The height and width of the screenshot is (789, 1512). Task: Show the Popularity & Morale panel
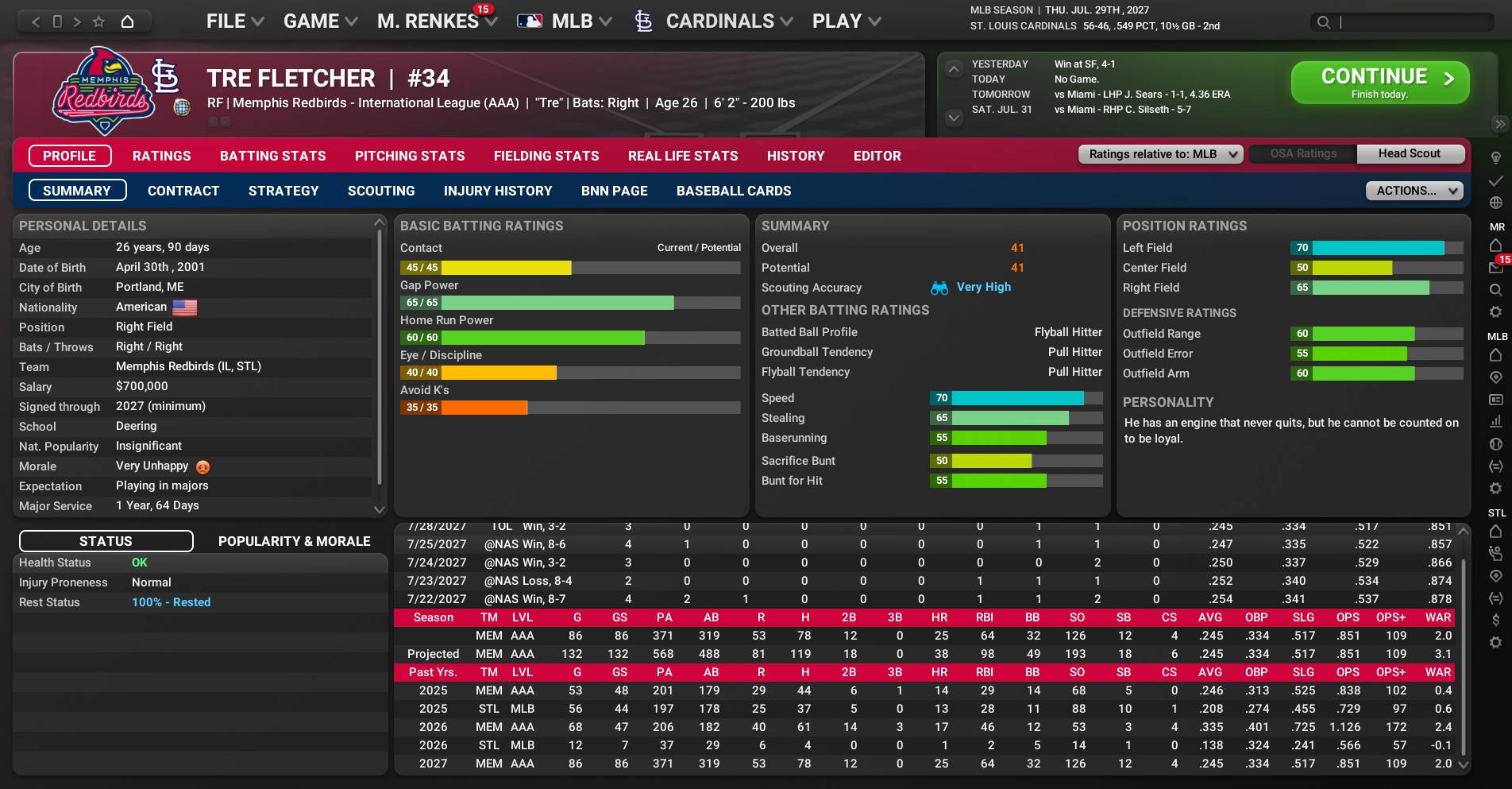coord(294,541)
